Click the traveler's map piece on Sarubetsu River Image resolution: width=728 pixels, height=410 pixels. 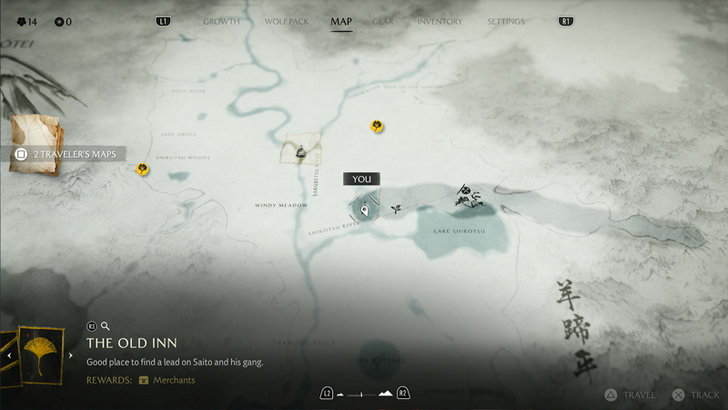click(300, 151)
